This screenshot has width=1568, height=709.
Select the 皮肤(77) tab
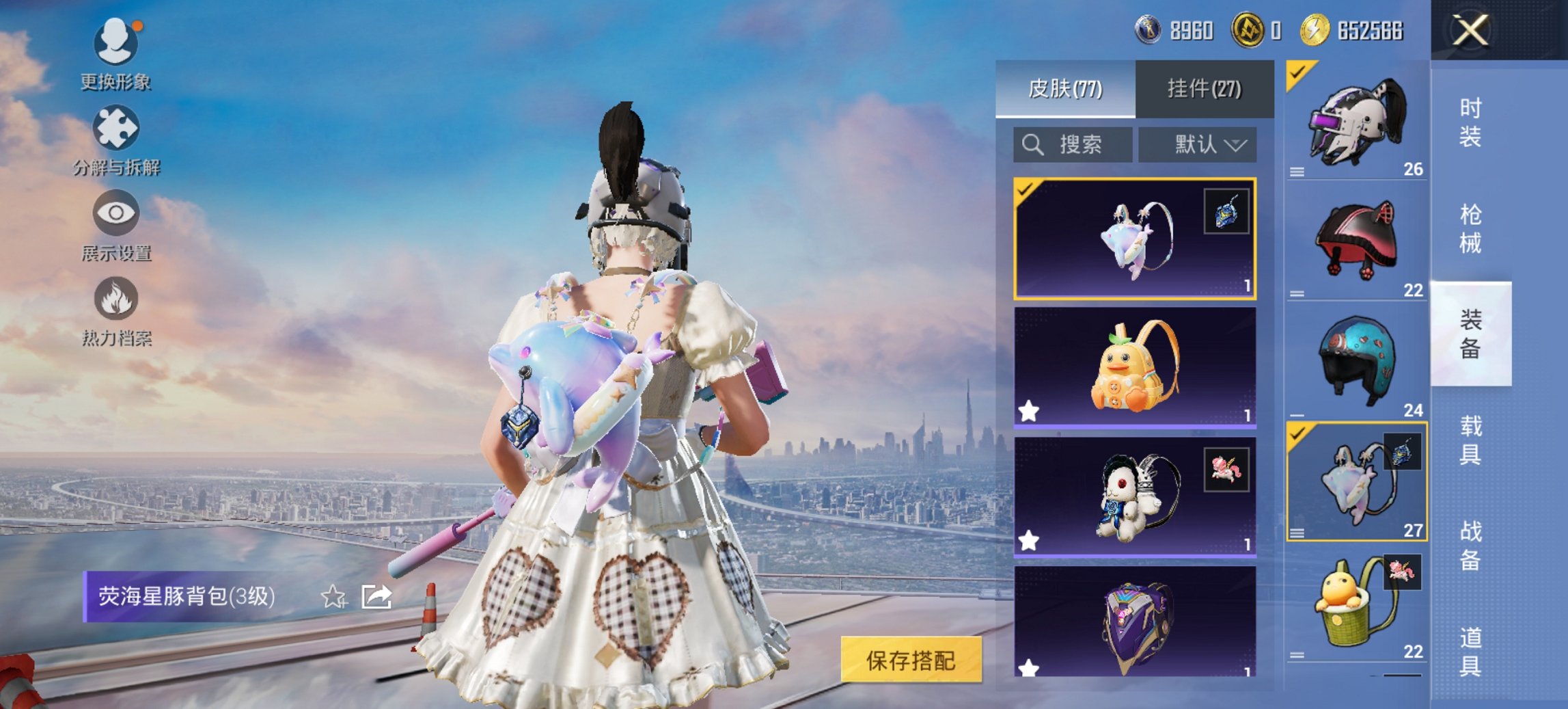coord(1066,90)
